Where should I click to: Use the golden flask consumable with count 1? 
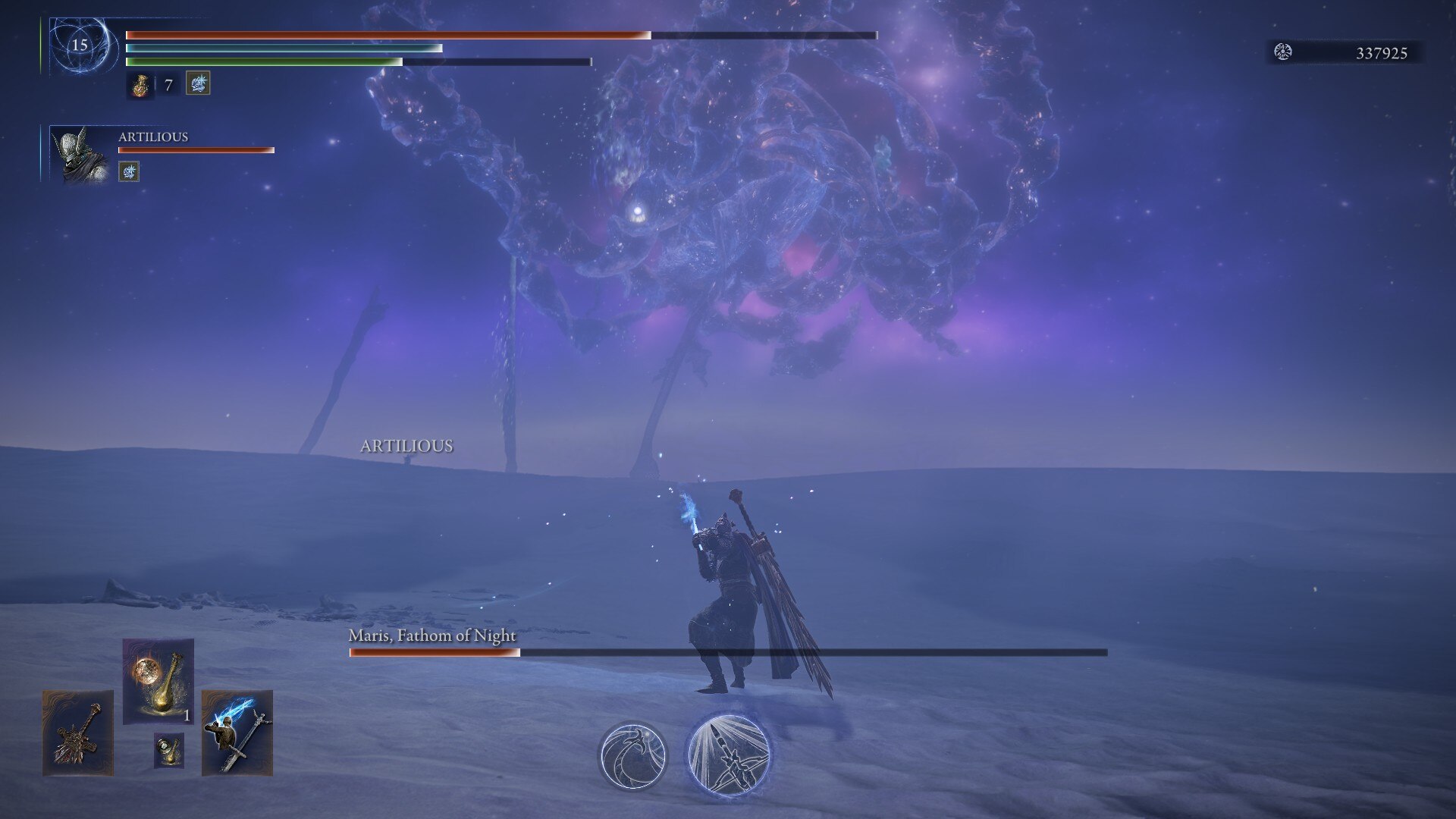tap(158, 680)
